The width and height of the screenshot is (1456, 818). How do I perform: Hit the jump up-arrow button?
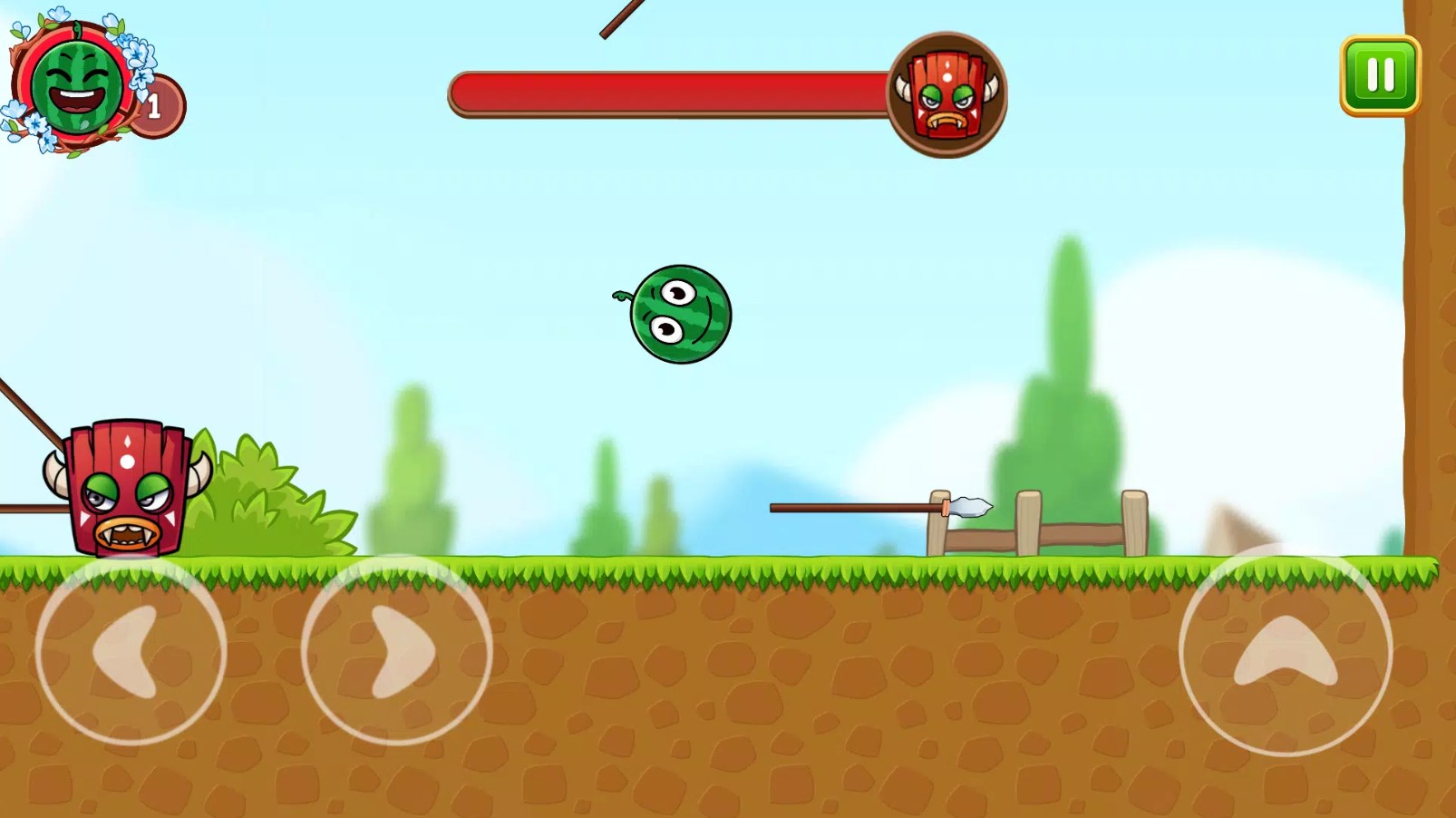[x=1285, y=651]
